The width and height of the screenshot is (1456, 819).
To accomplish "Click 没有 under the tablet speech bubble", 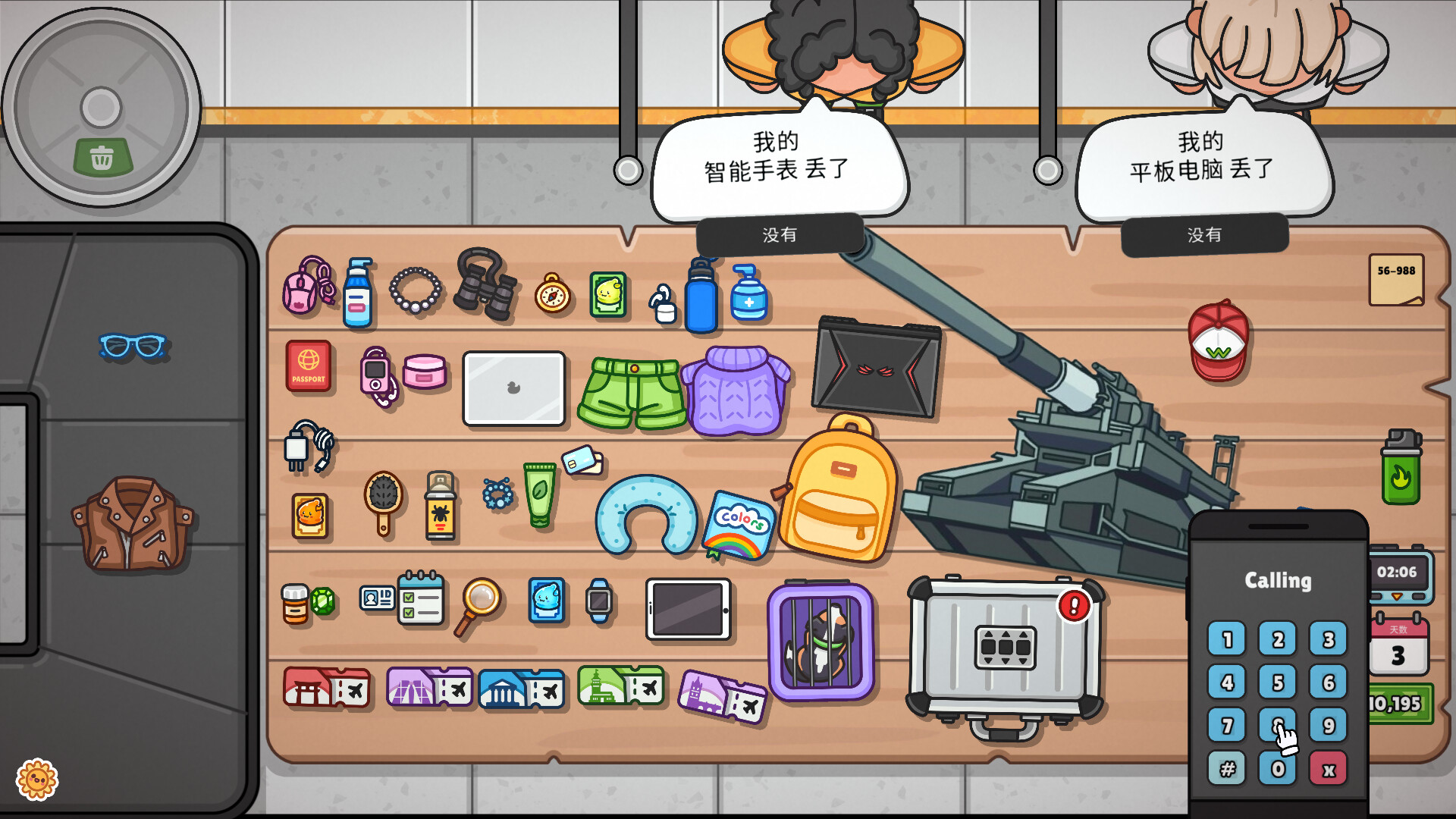I will [x=1204, y=235].
